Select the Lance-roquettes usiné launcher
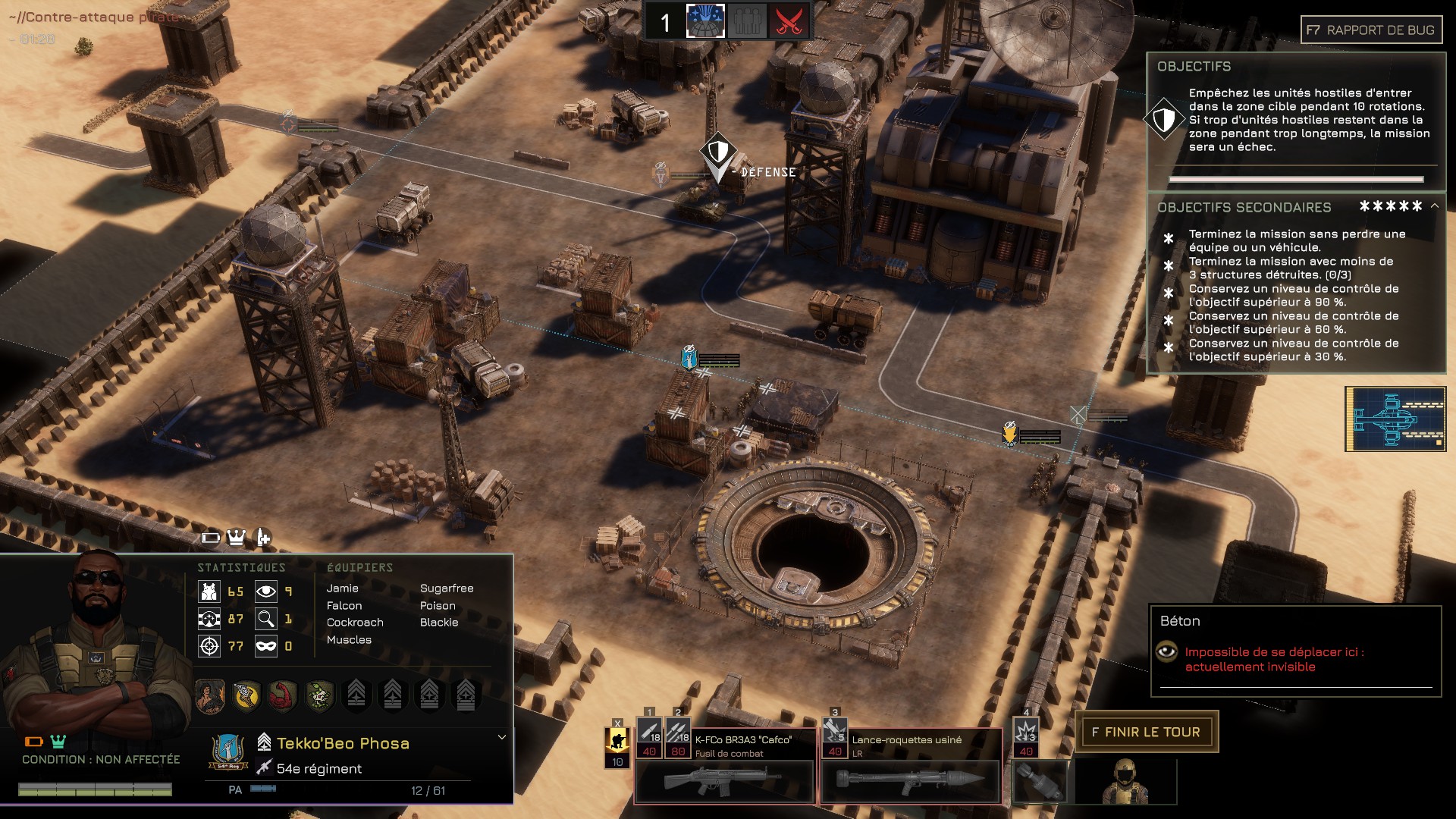This screenshot has width=1456, height=819. (x=910, y=781)
